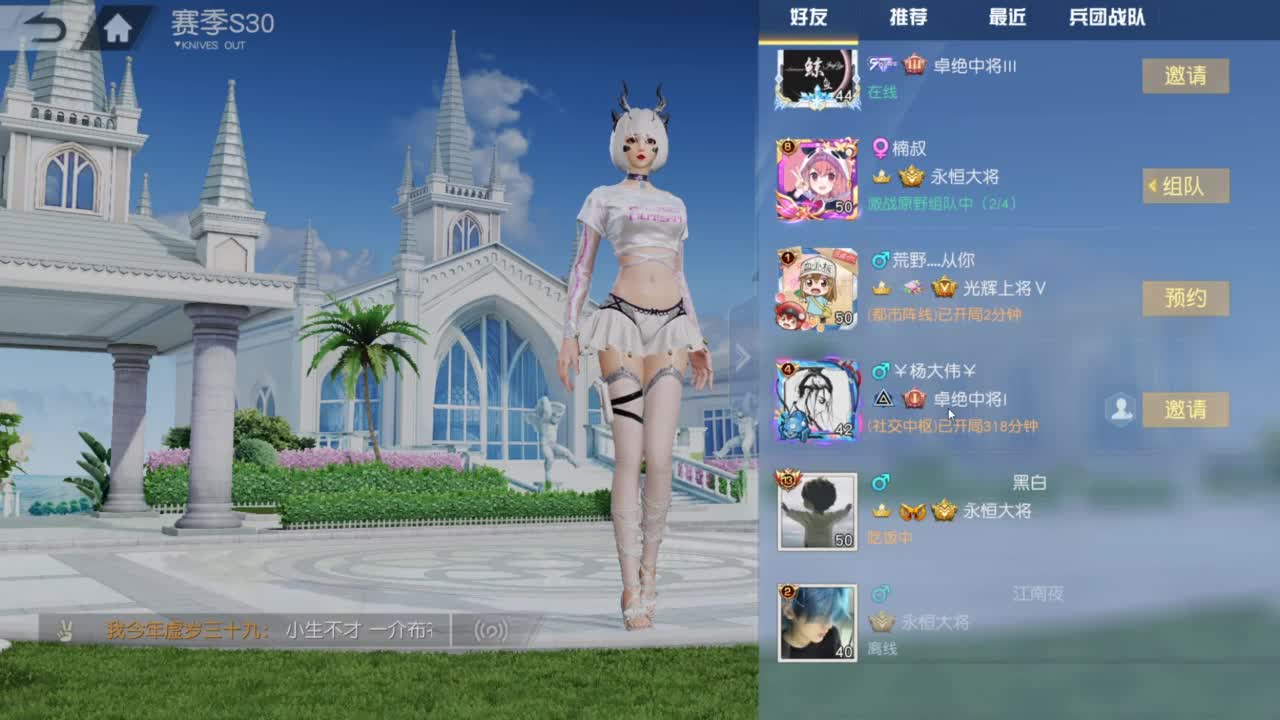Open 楠叔's profile by clicking her avatar
Screen dimensions: 1280x720
pos(816,176)
